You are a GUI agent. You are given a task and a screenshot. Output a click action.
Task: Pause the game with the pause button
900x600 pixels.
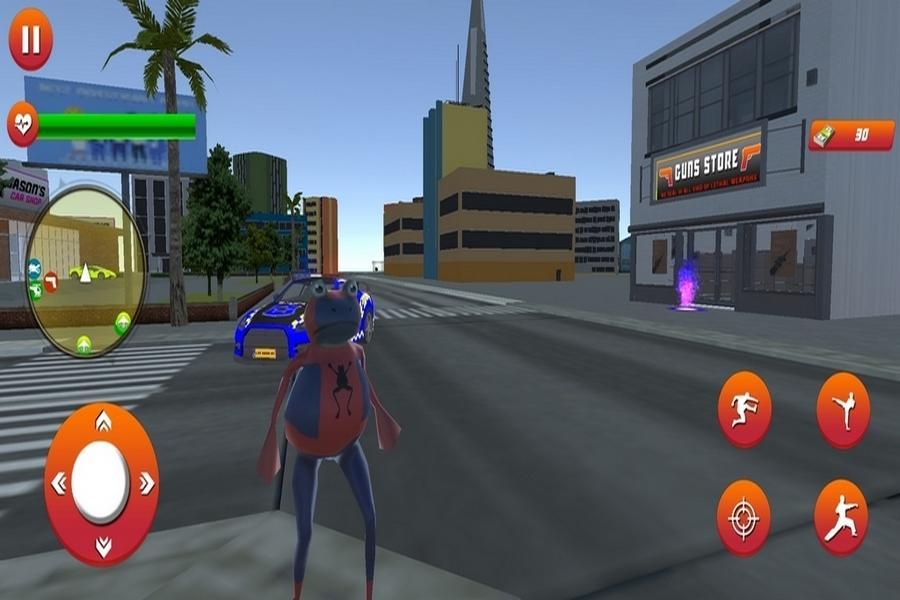coord(31,40)
